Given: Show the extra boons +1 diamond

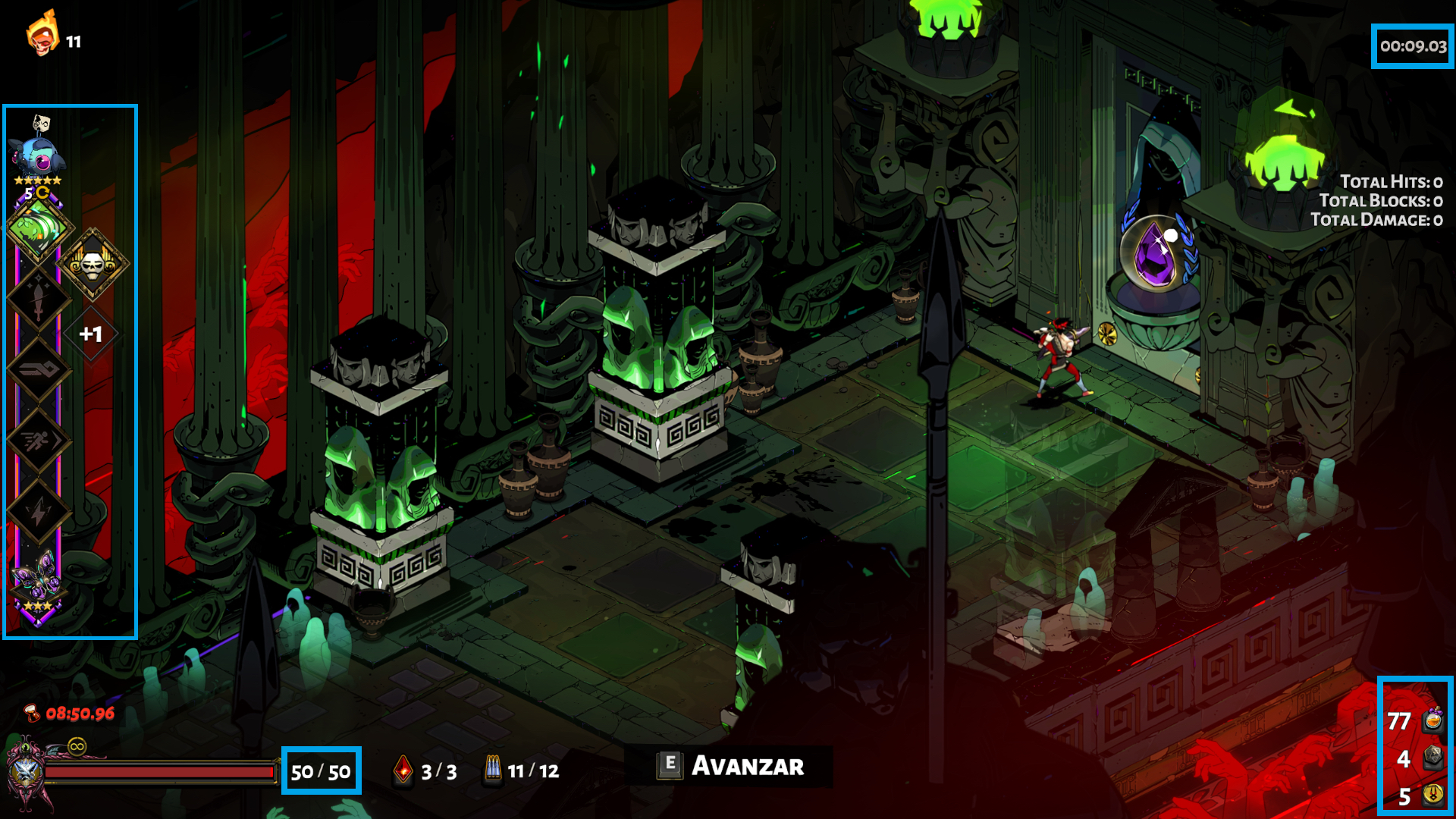Looking at the screenshot, I should click(x=91, y=334).
